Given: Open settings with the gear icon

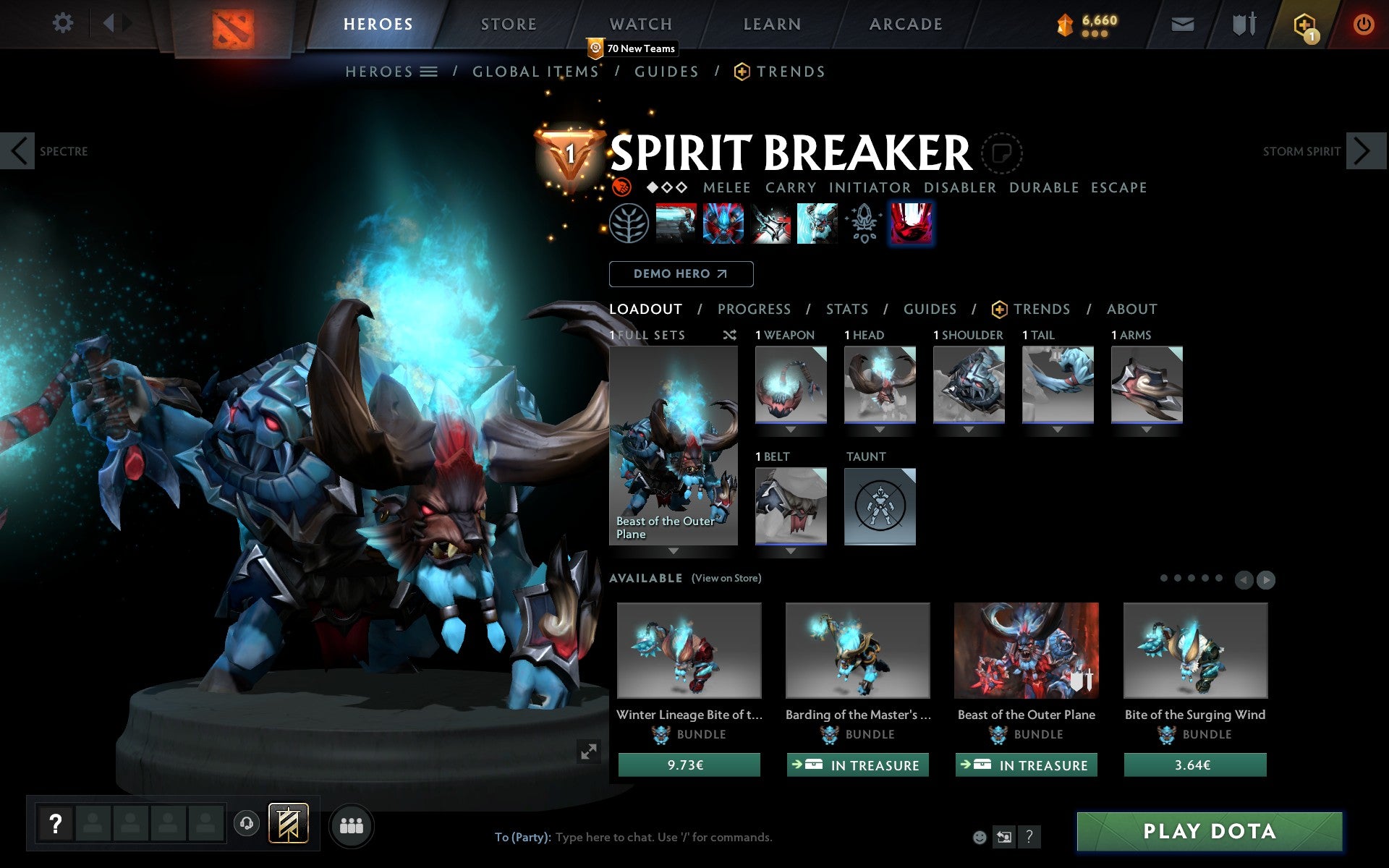Looking at the screenshot, I should (x=64, y=23).
